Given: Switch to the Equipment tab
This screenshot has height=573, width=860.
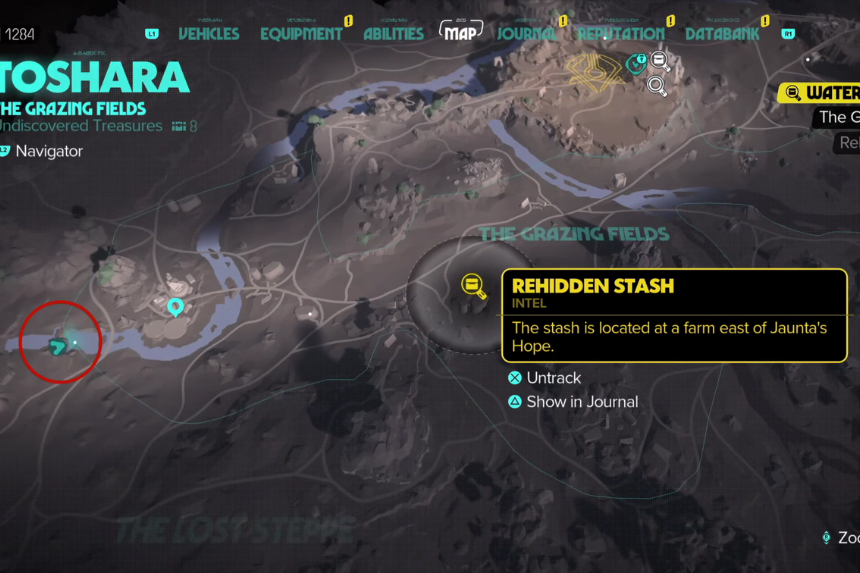Looking at the screenshot, I should coord(301,33).
